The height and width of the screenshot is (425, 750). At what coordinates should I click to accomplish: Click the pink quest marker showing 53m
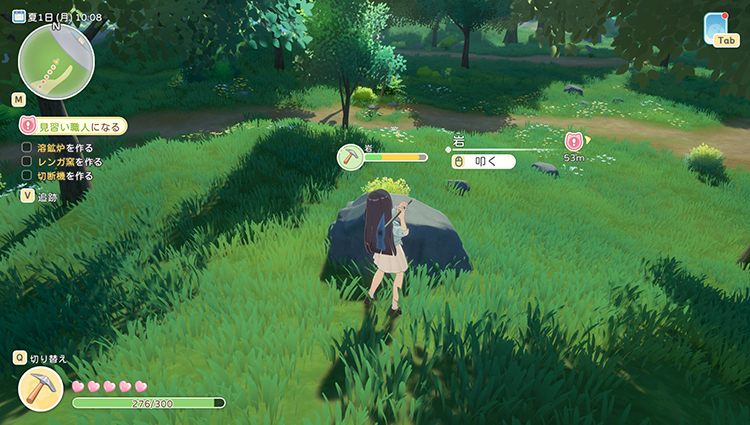[574, 142]
